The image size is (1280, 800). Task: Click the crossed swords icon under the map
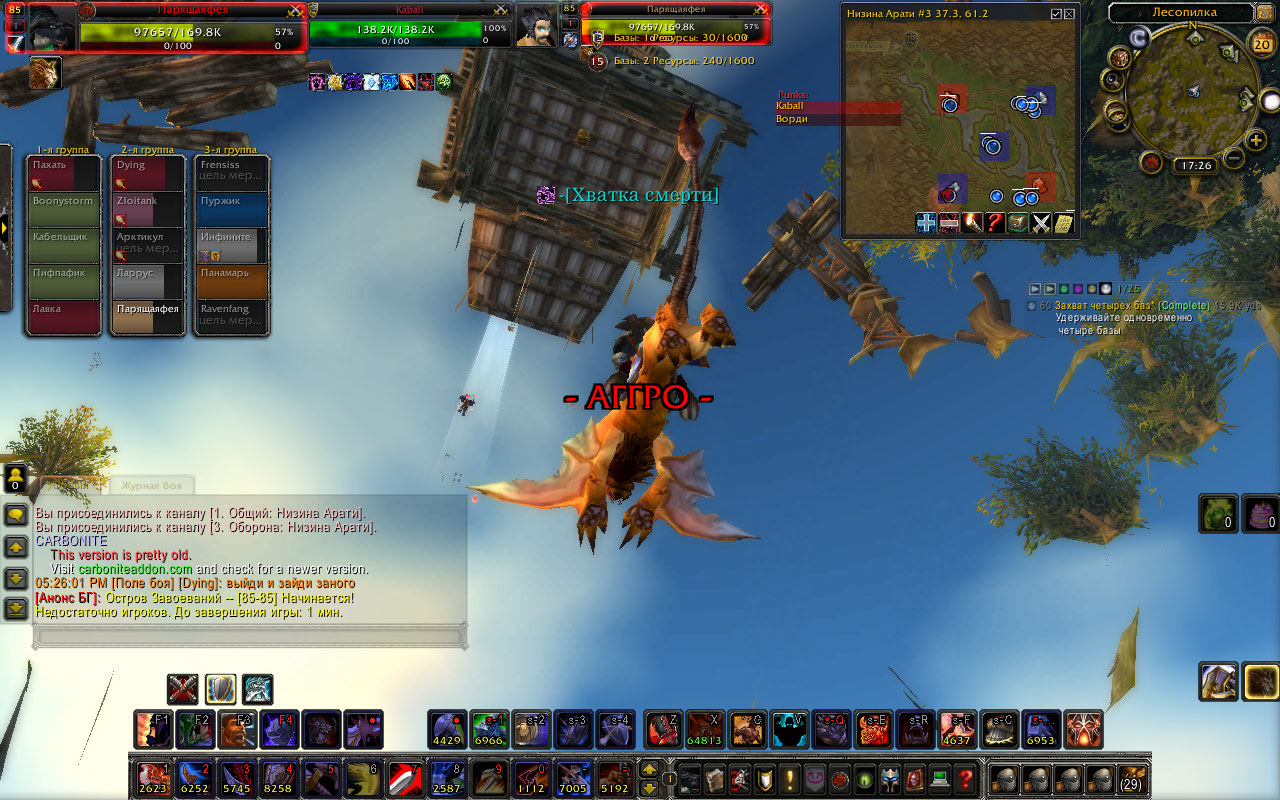coord(1041,223)
